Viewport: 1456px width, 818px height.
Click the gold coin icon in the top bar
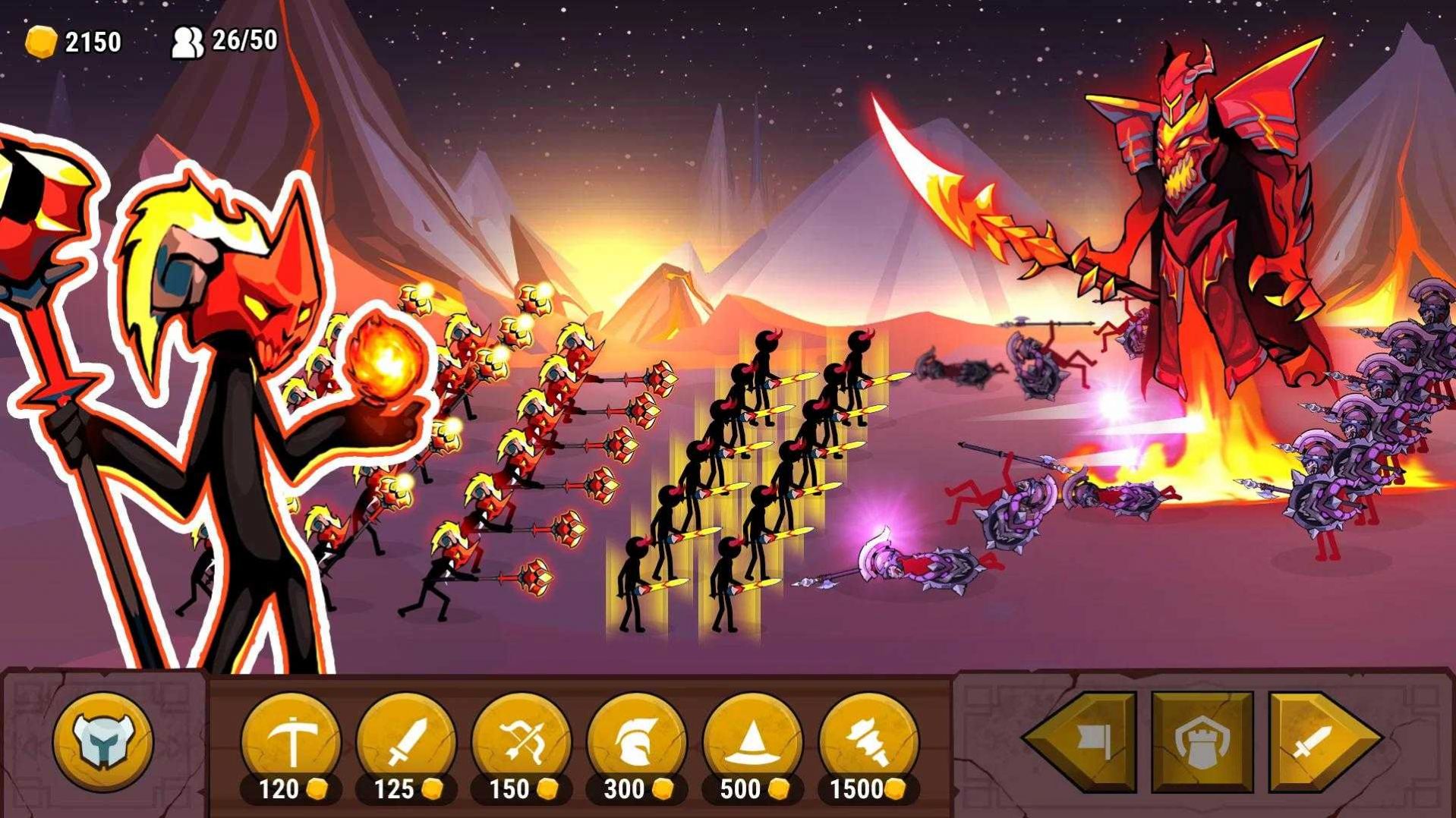[x=41, y=42]
